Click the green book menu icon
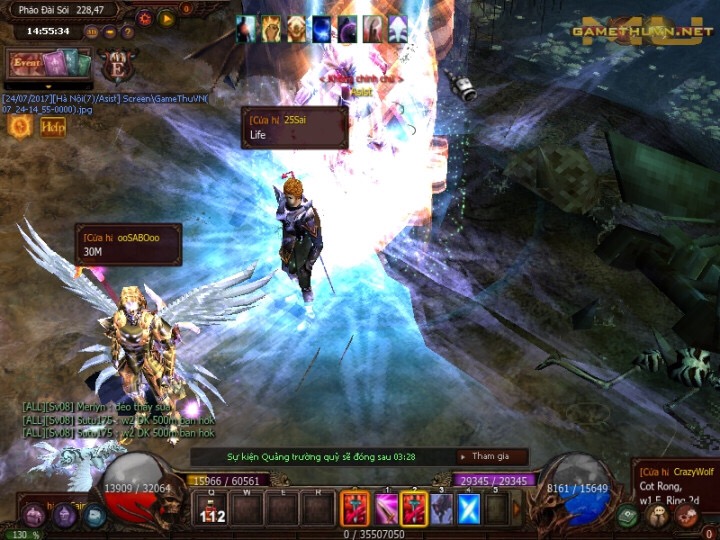 click(626, 516)
